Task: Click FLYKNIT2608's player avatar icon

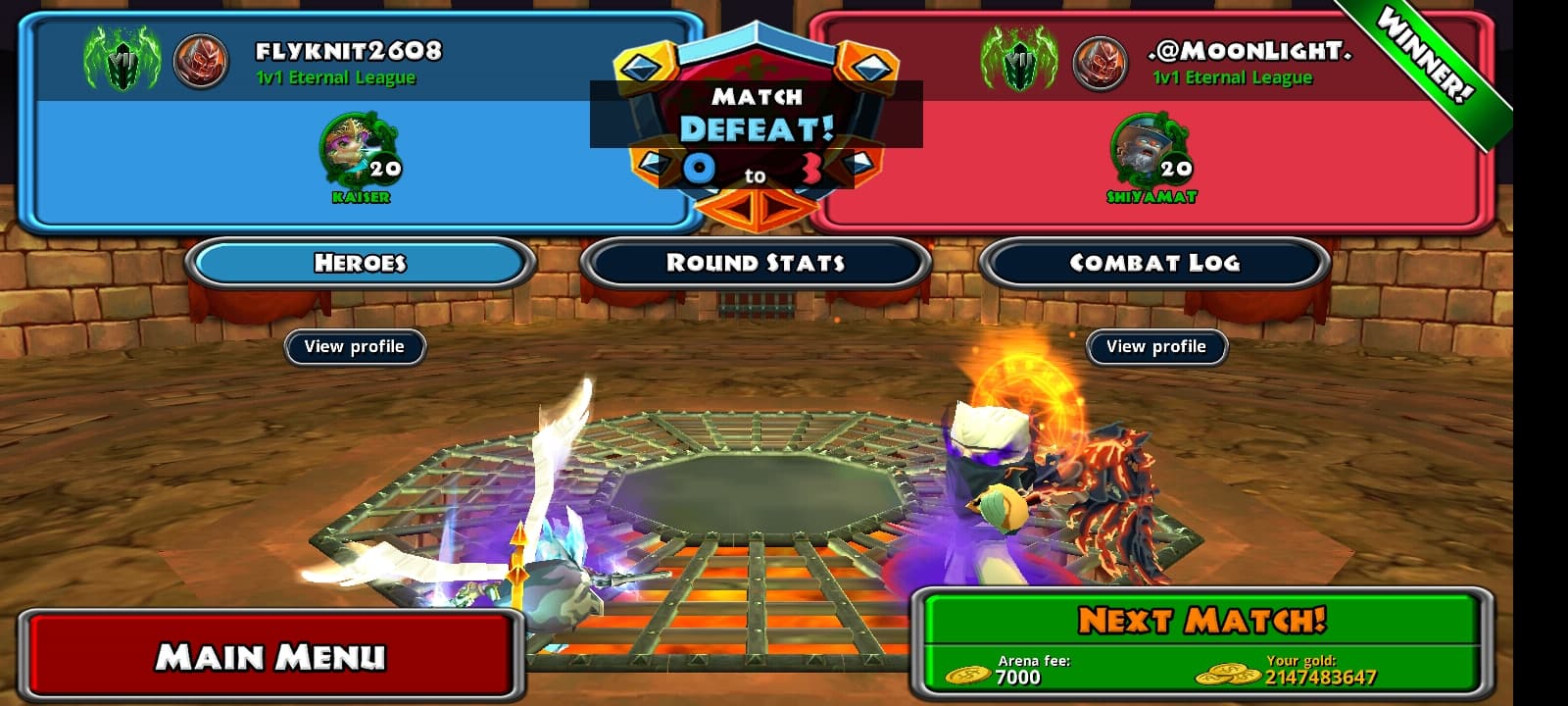Action: (201, 61)
